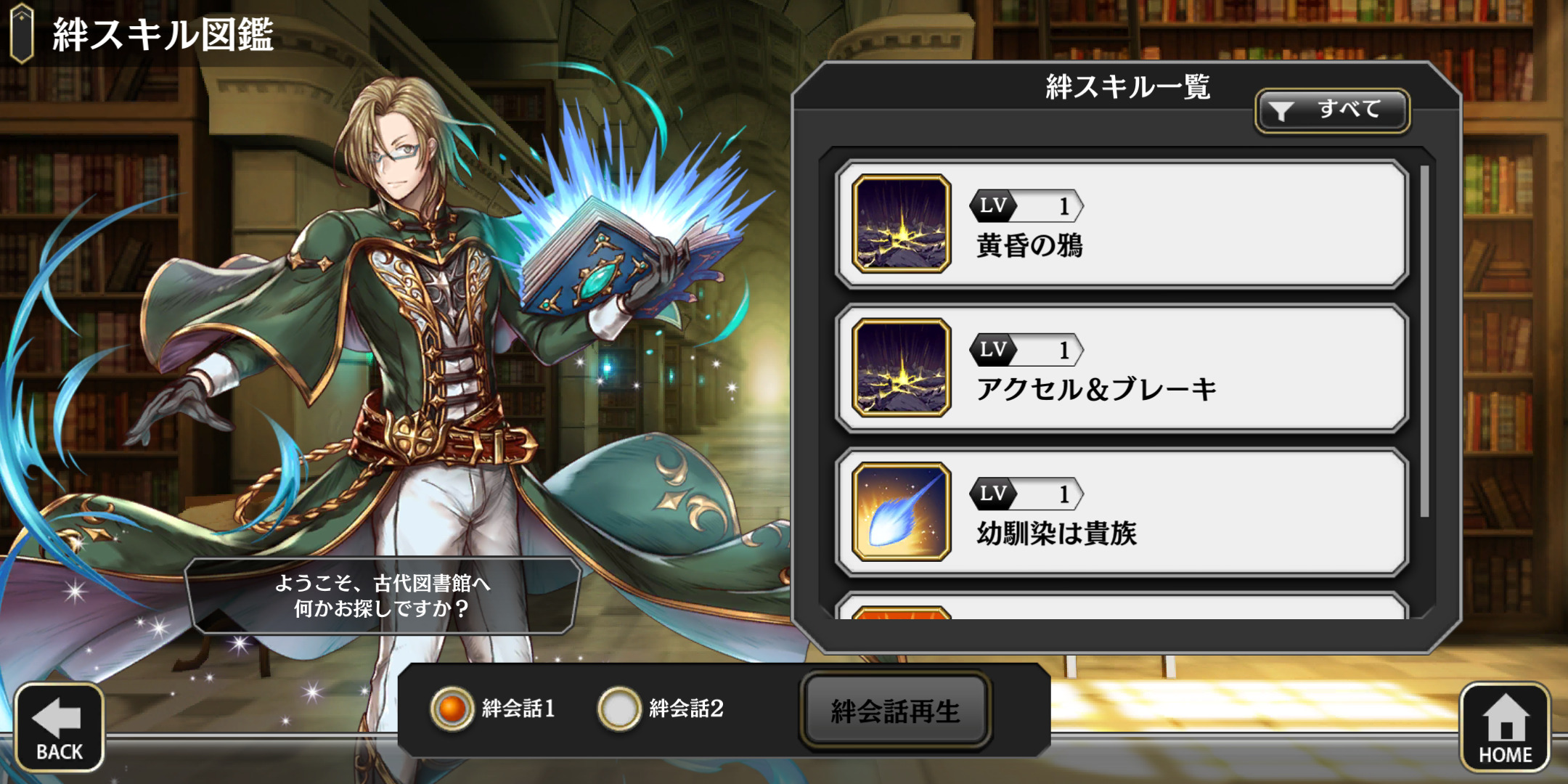Switch to the 絆会話2 radio option
This screenshot has height=784, width=1568.
coord(618,709)
